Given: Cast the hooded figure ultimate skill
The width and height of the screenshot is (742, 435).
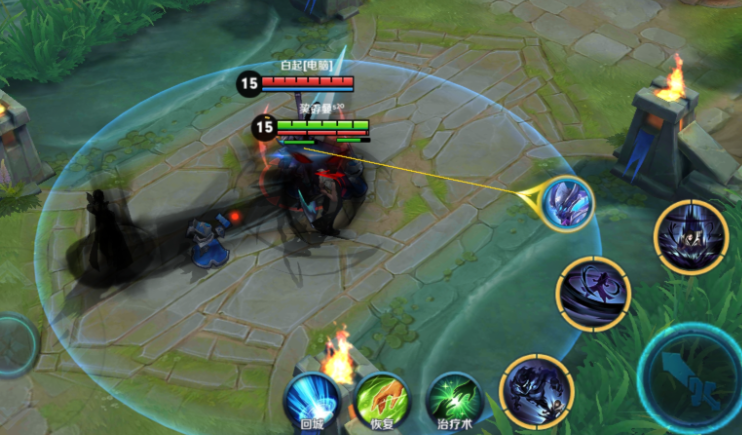Looking at the screenshot, I should point(691,237).
